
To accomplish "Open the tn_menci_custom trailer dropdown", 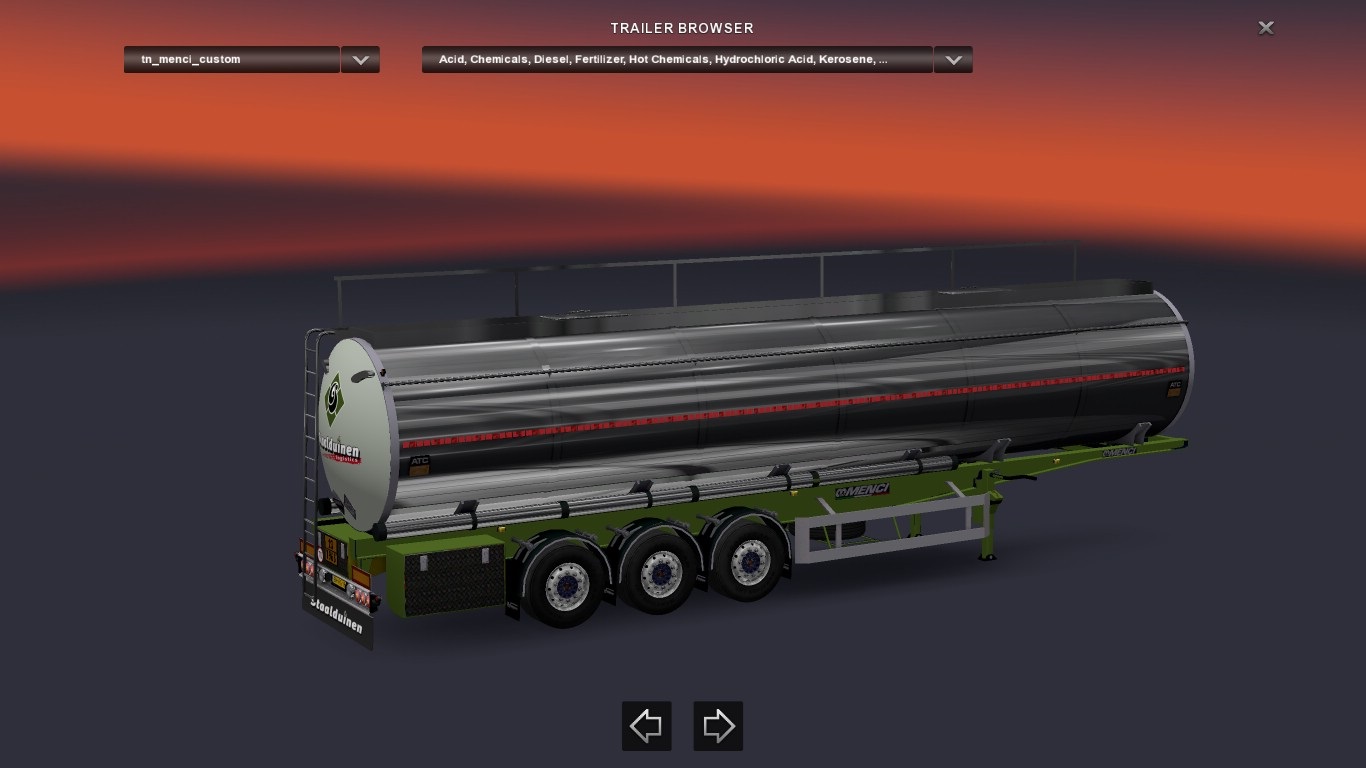I will [x=360, y=60].
